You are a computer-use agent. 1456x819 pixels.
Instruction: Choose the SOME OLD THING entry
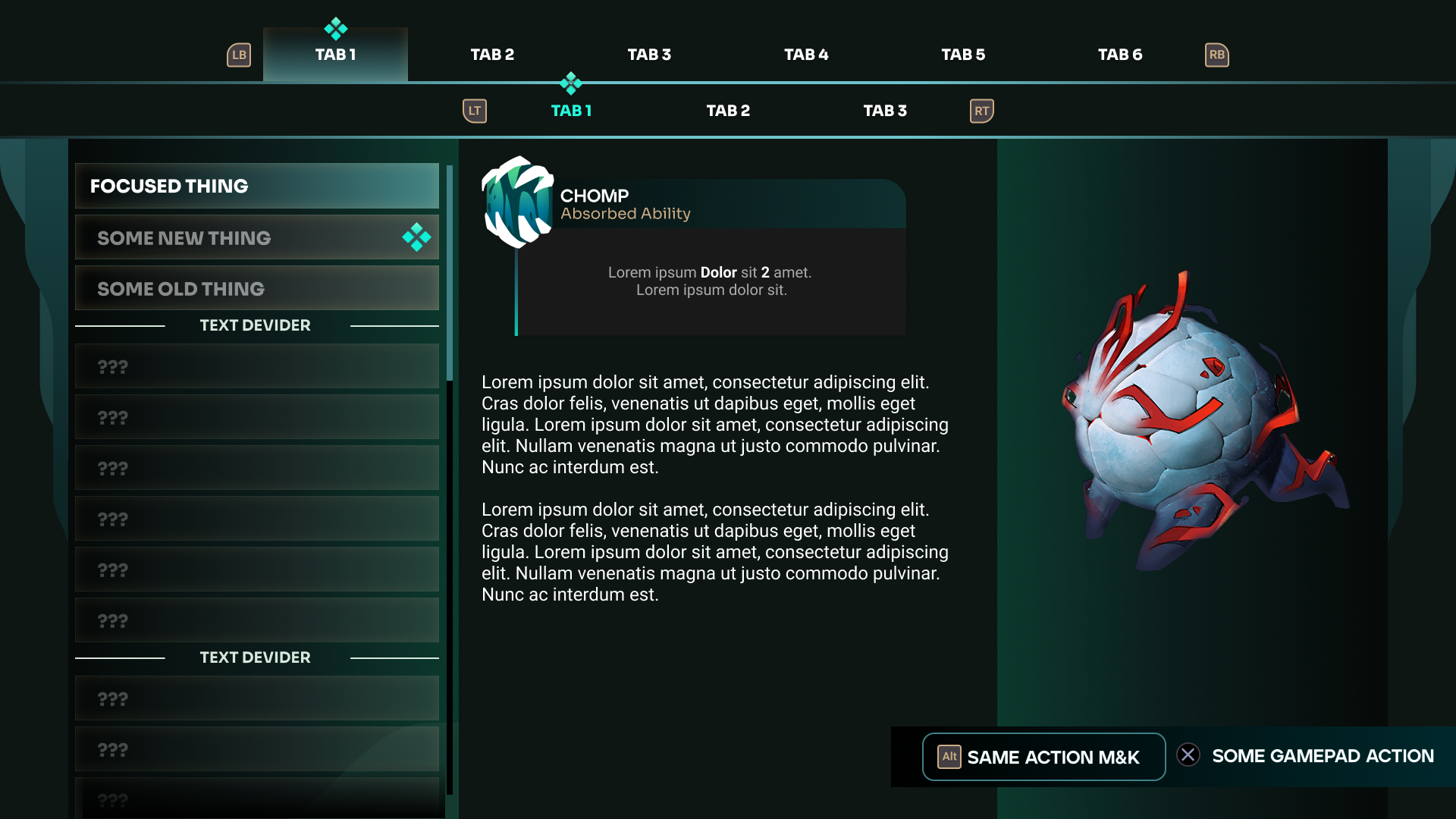point(257,288)
